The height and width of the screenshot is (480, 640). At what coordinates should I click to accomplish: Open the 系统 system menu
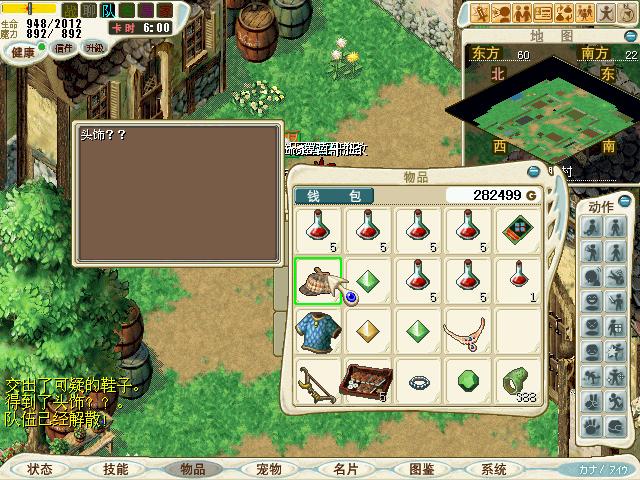pyautogui.click(x=494, y=469)
